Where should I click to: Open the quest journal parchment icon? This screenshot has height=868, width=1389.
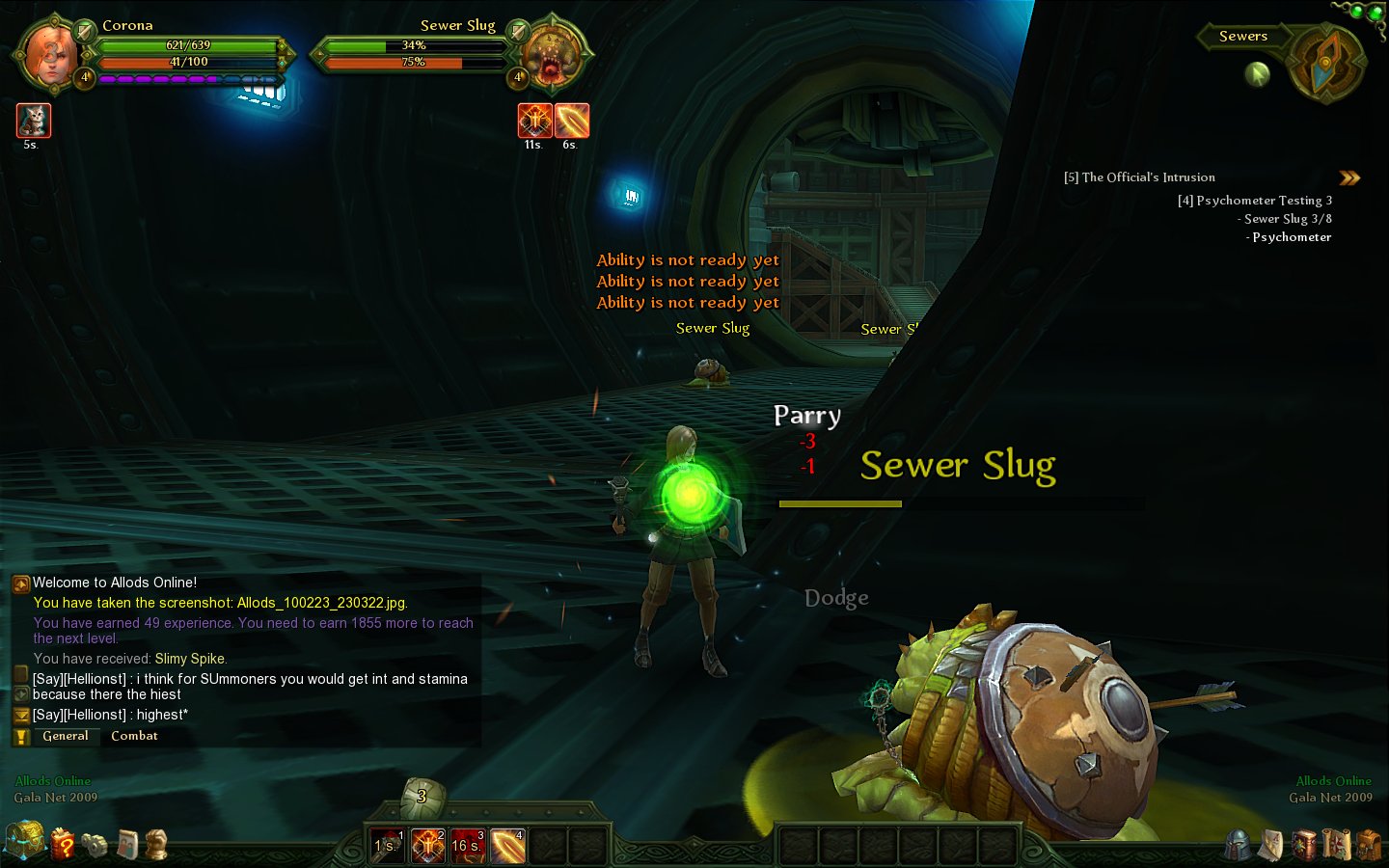[1271, 845]
